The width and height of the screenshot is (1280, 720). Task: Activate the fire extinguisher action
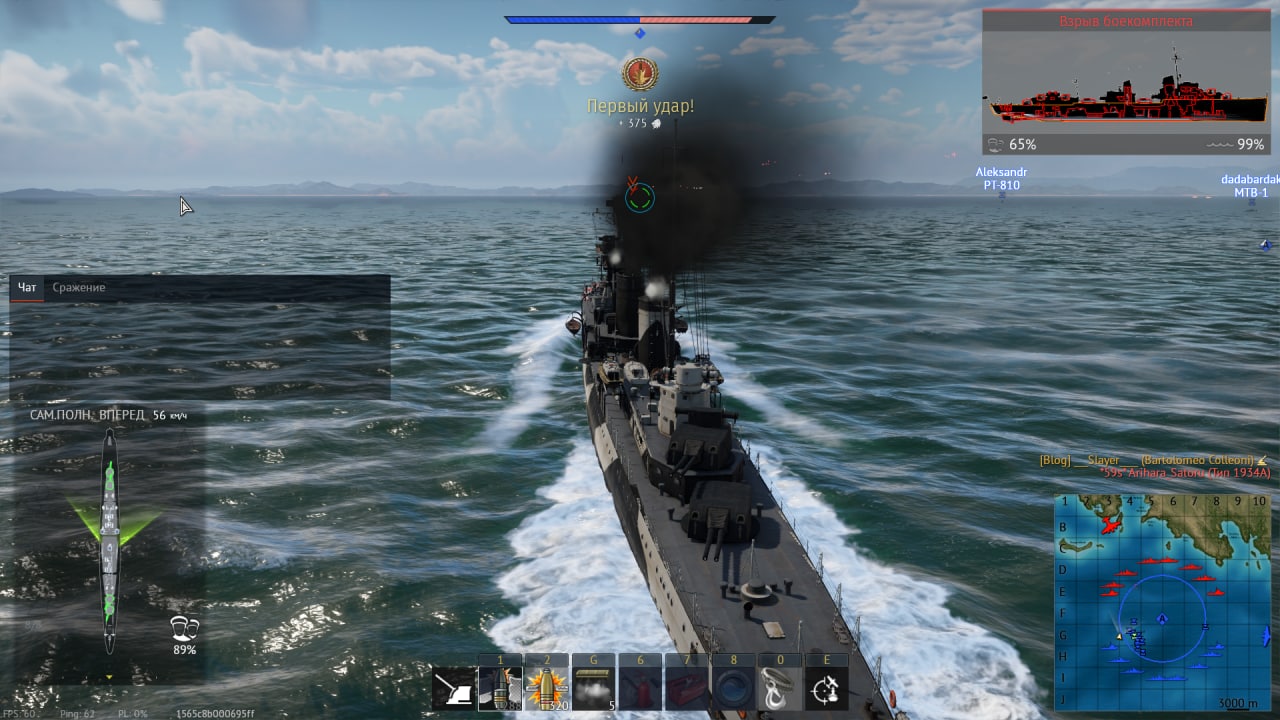pyautogui.click(x=640, y=689)
